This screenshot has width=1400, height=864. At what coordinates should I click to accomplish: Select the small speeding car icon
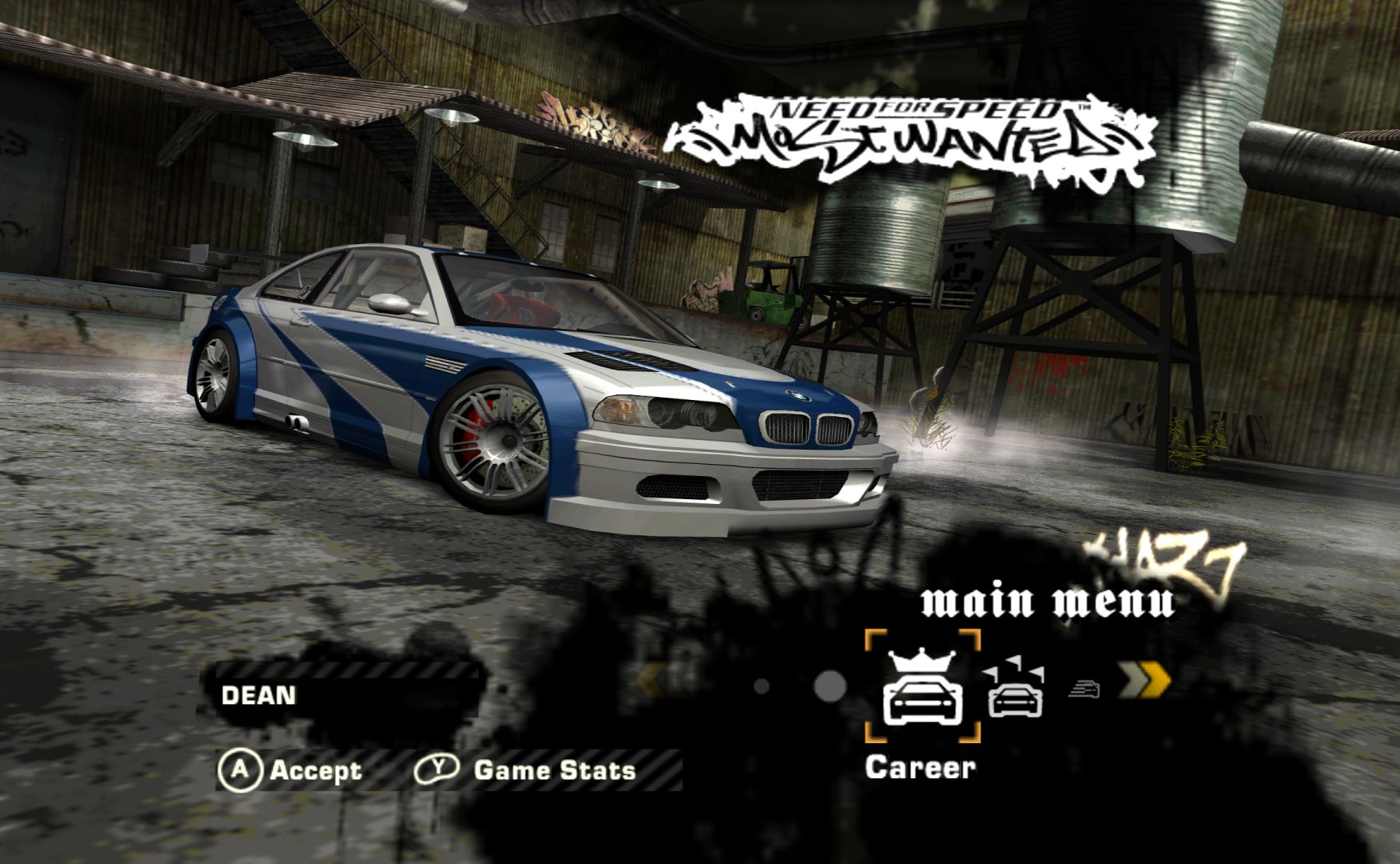tap(1083, 688)
